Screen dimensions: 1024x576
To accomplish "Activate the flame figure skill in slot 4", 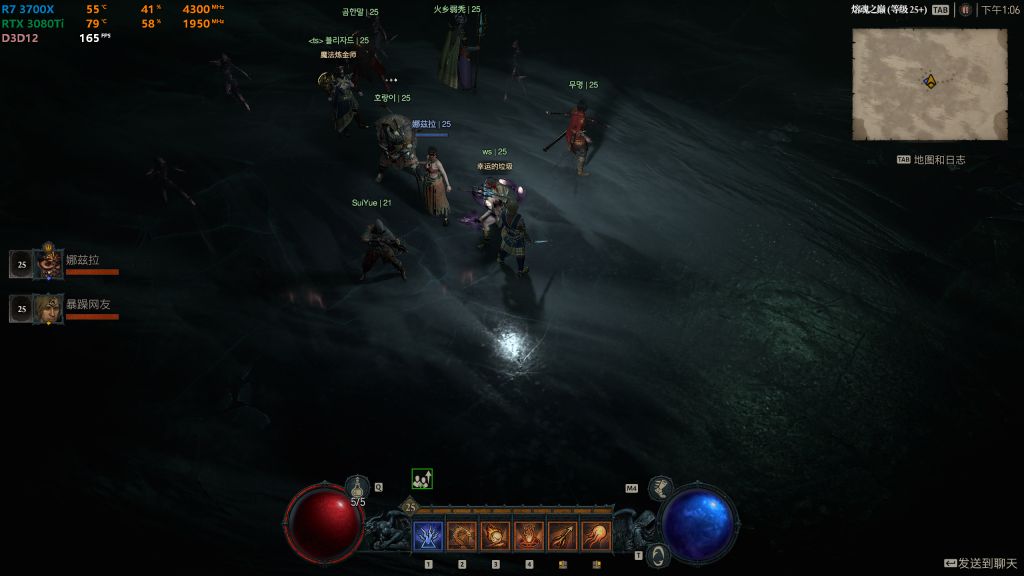I will 529,536.
